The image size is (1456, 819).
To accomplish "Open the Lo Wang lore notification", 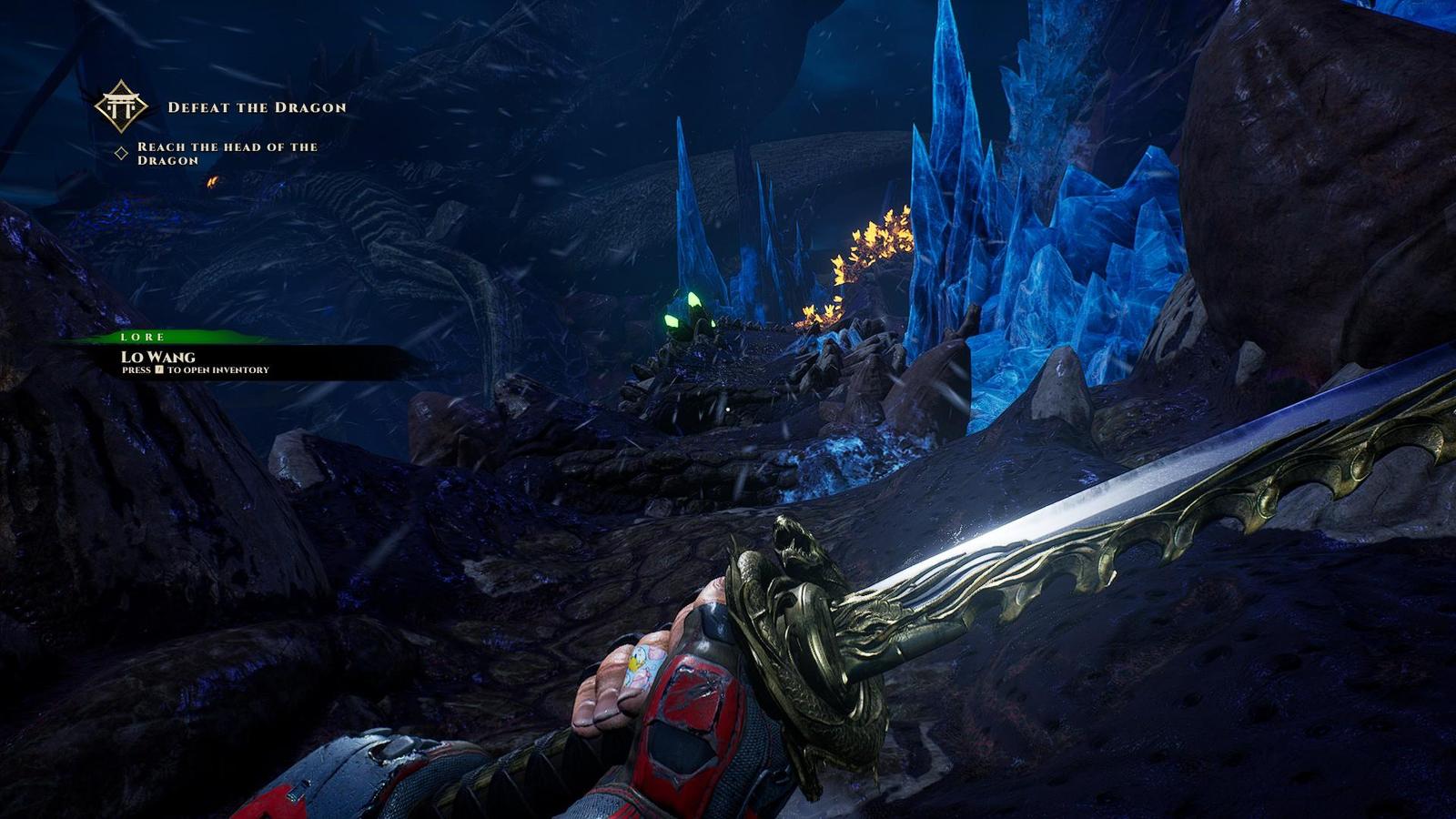I will point(158,357).
